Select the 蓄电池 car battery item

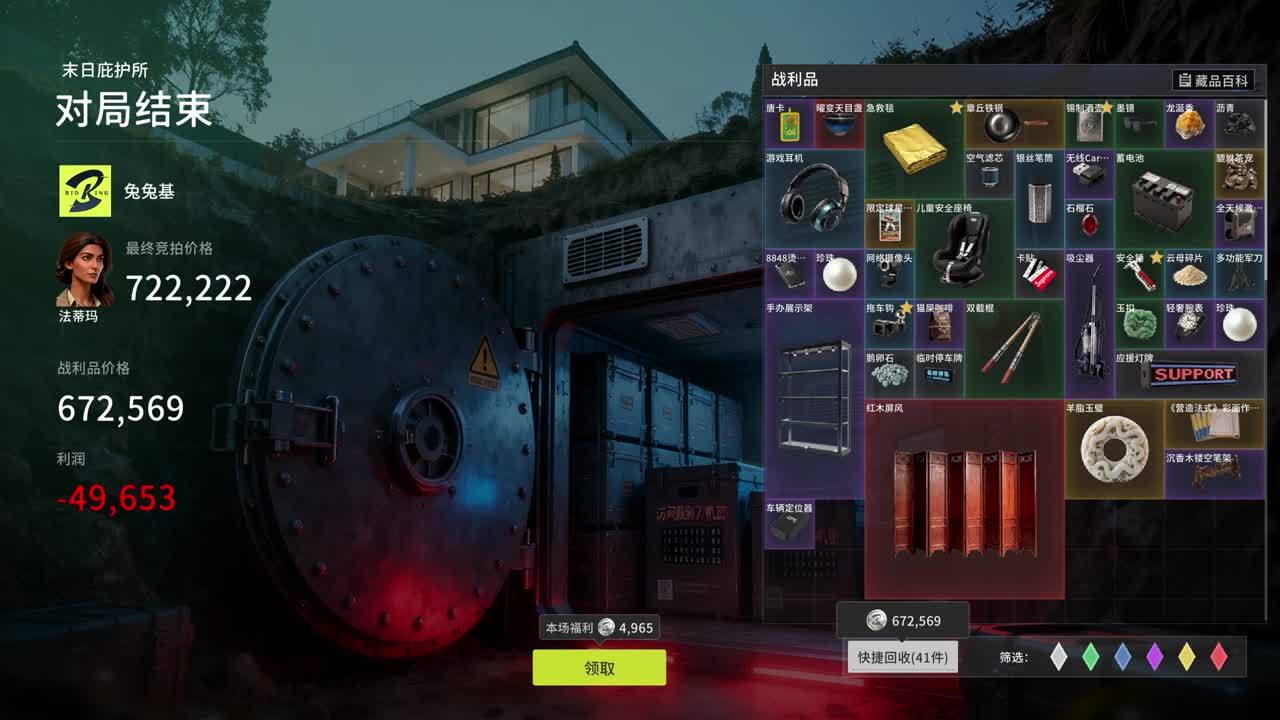point(1163,200)
